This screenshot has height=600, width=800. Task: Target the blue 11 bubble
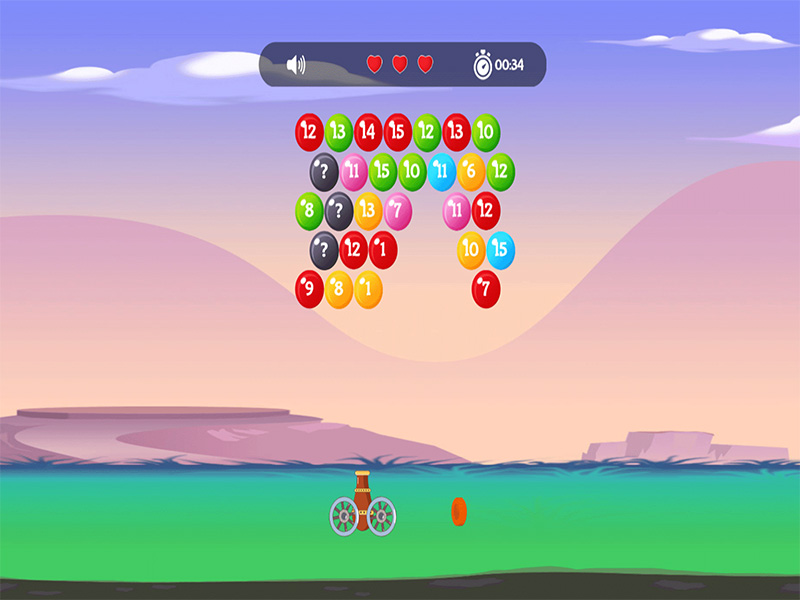442,172
